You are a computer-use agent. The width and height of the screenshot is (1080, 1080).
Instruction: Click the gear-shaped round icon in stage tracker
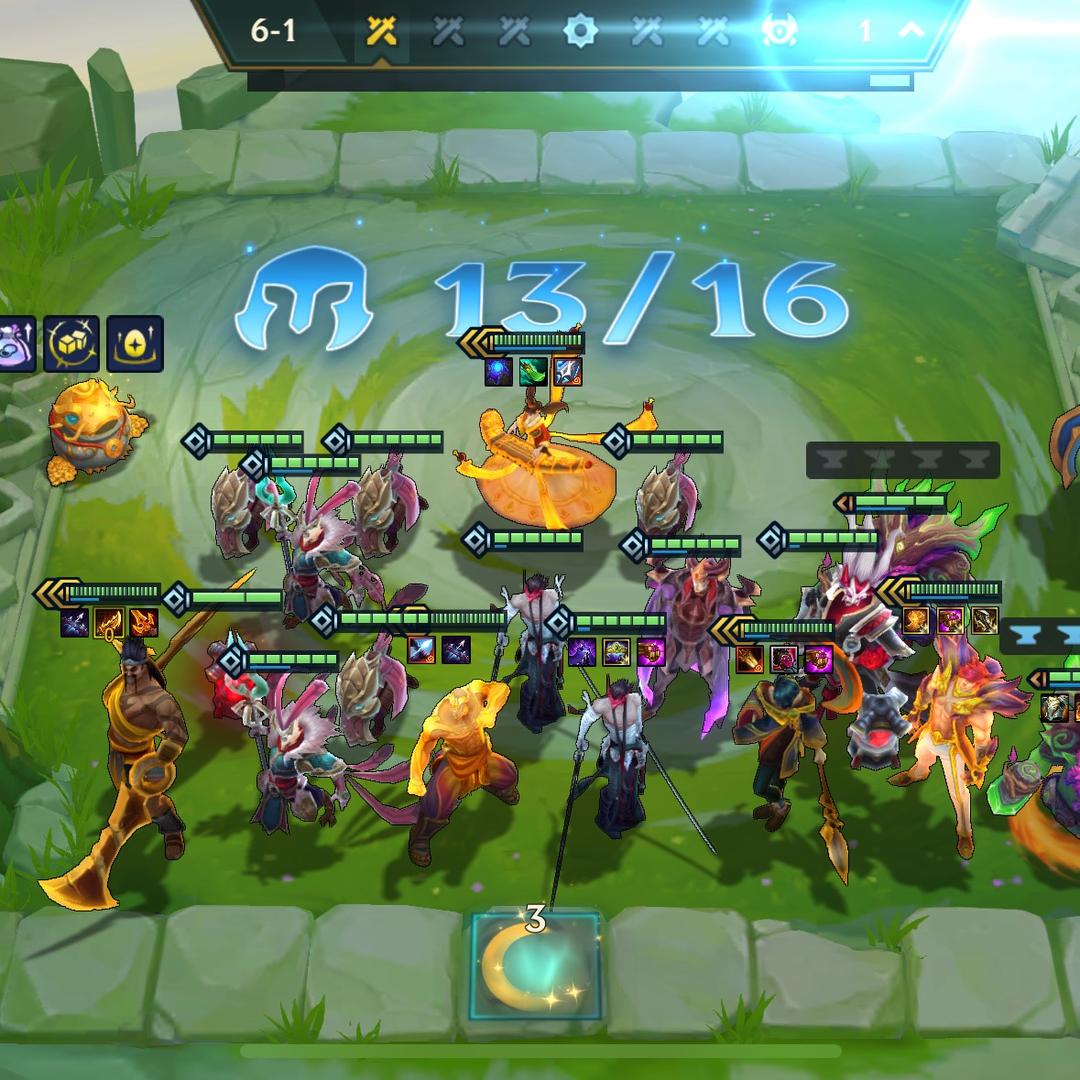pyautogui.click(x=580, y=31)
